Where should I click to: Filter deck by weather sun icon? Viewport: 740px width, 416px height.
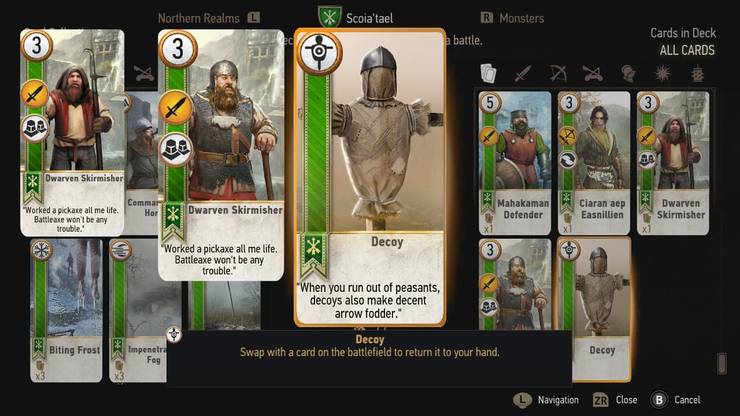[x=661, y=73]
